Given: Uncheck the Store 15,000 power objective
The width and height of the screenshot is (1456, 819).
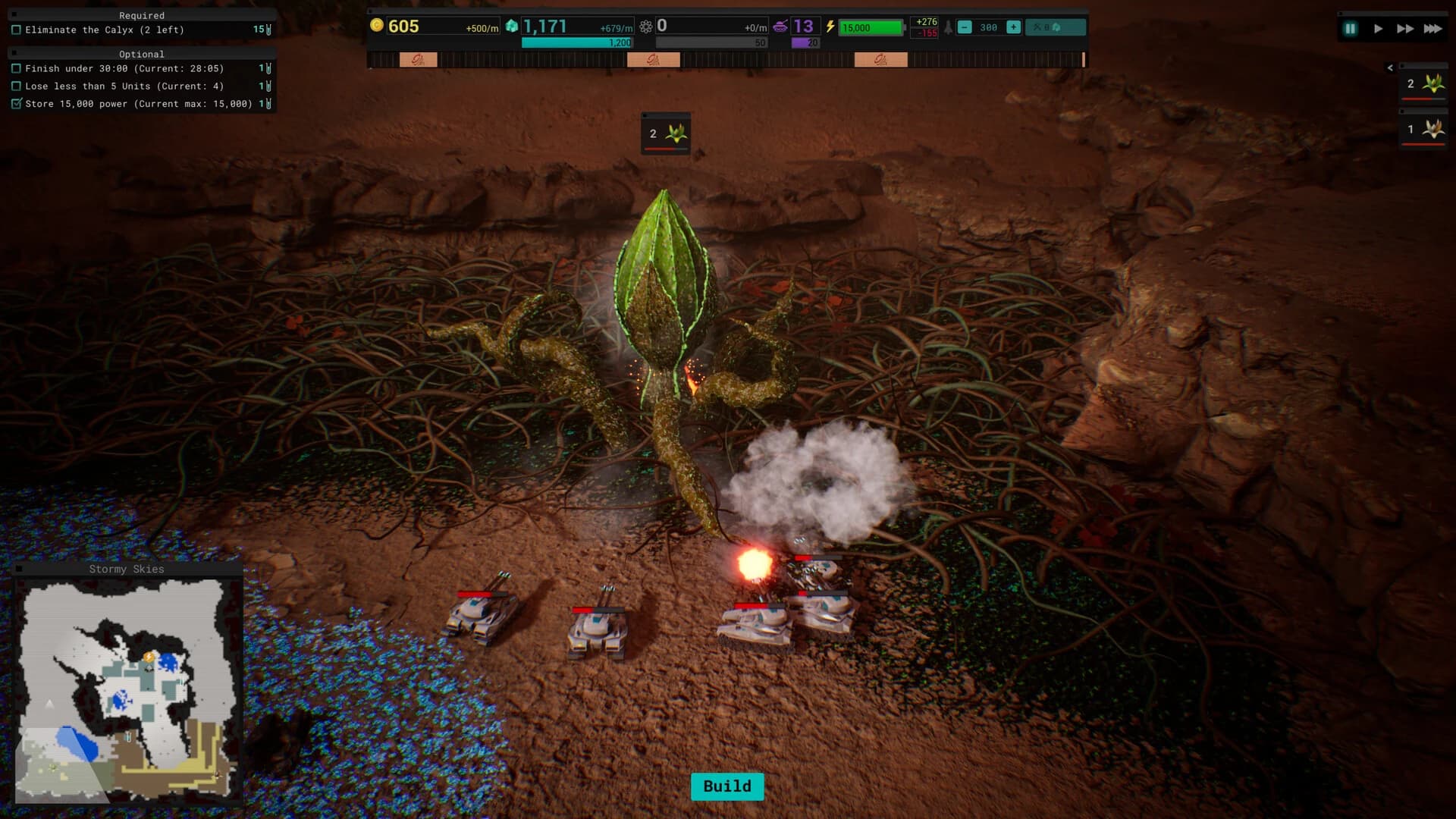Looking at the screenshot, I should [x=17, y=103].
